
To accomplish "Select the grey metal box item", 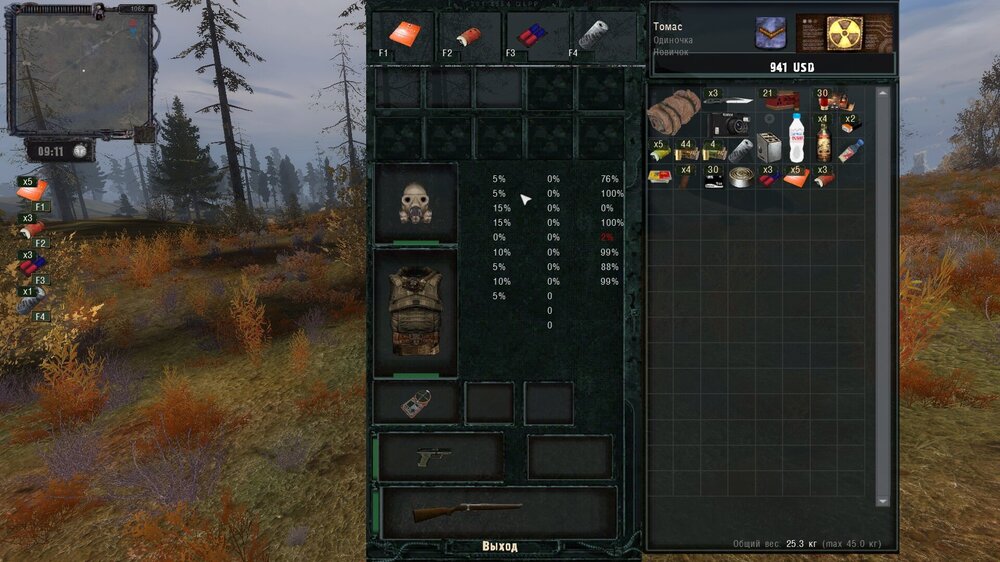I will coord(768,147).
